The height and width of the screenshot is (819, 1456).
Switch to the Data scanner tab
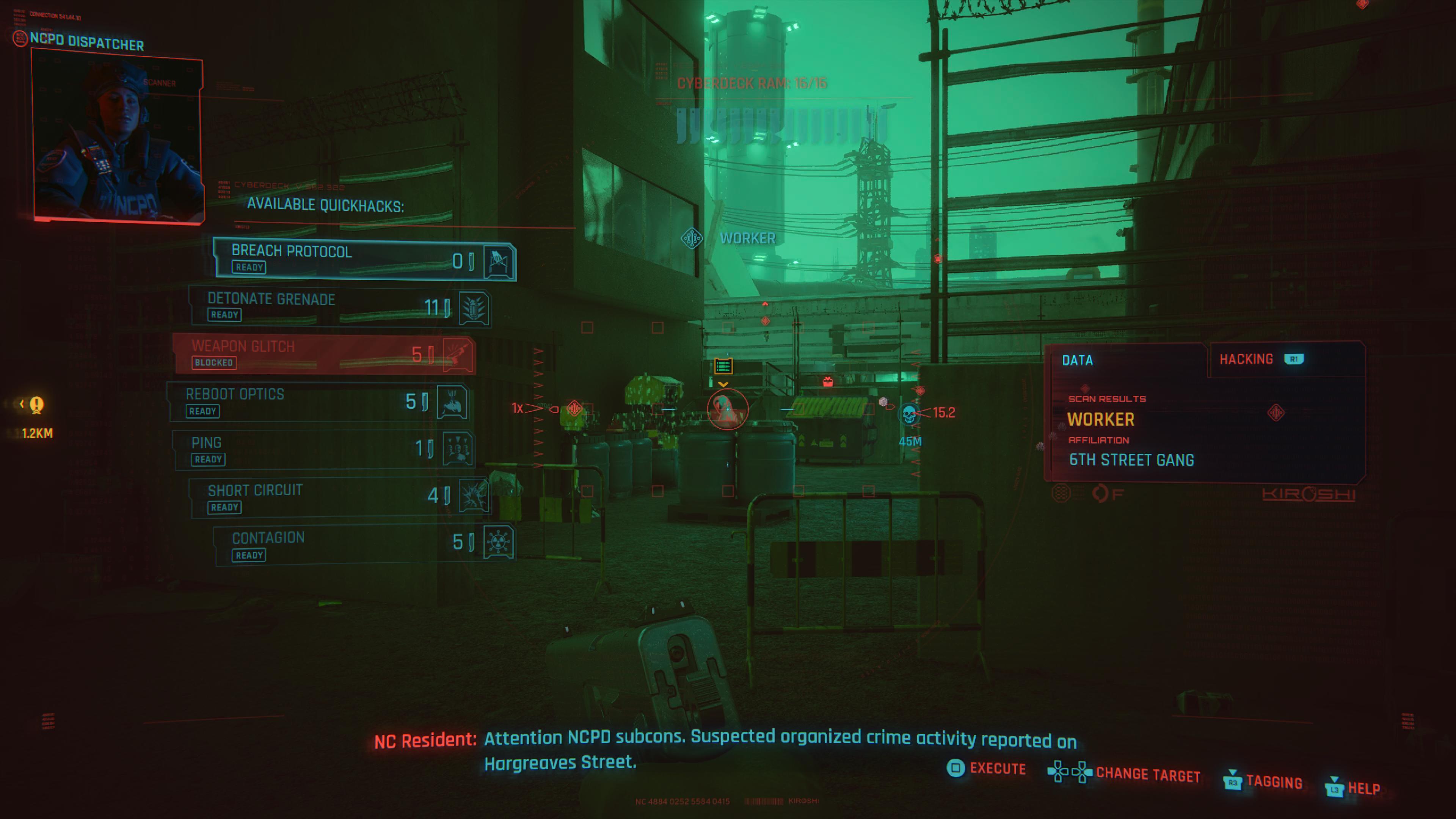(1077, 360)
